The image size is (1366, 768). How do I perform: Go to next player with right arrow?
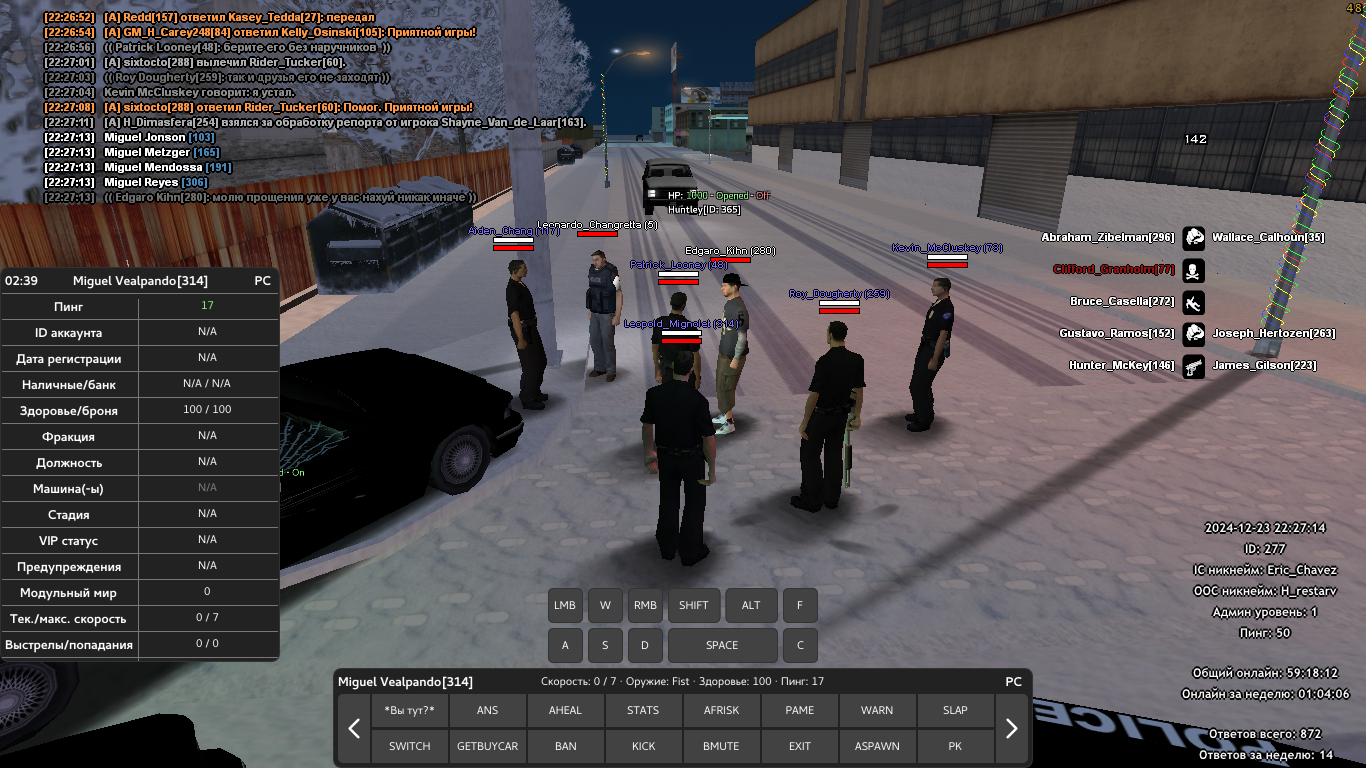pos(1011,728)
